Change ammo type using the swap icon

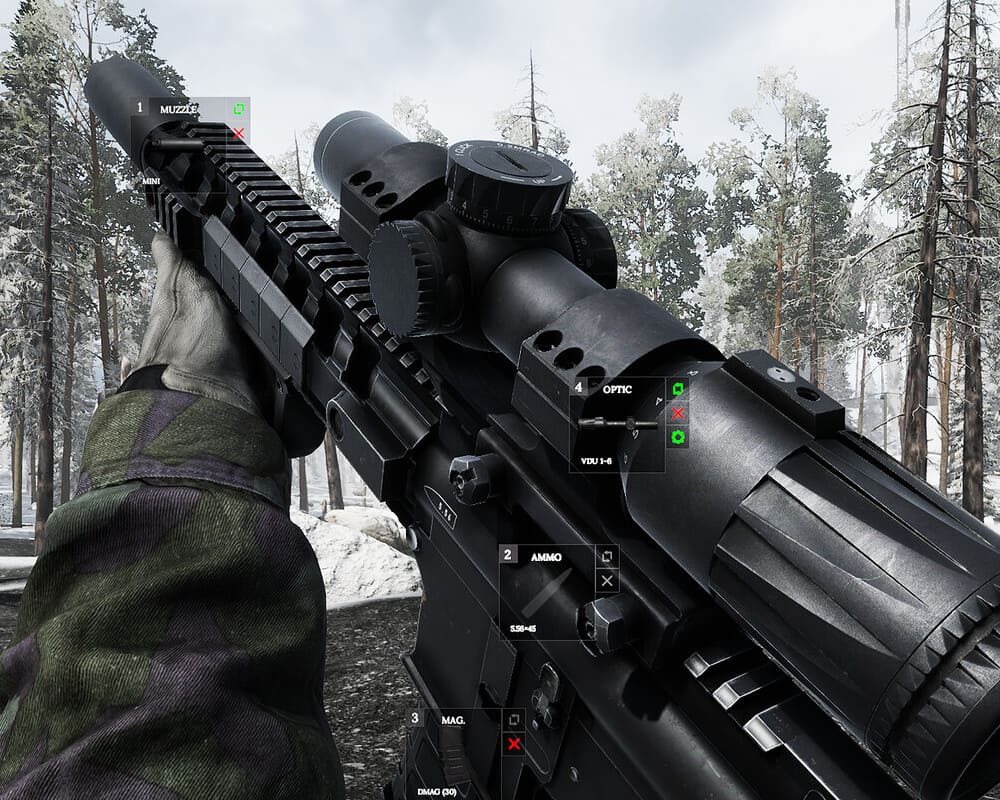coord(607,557)
